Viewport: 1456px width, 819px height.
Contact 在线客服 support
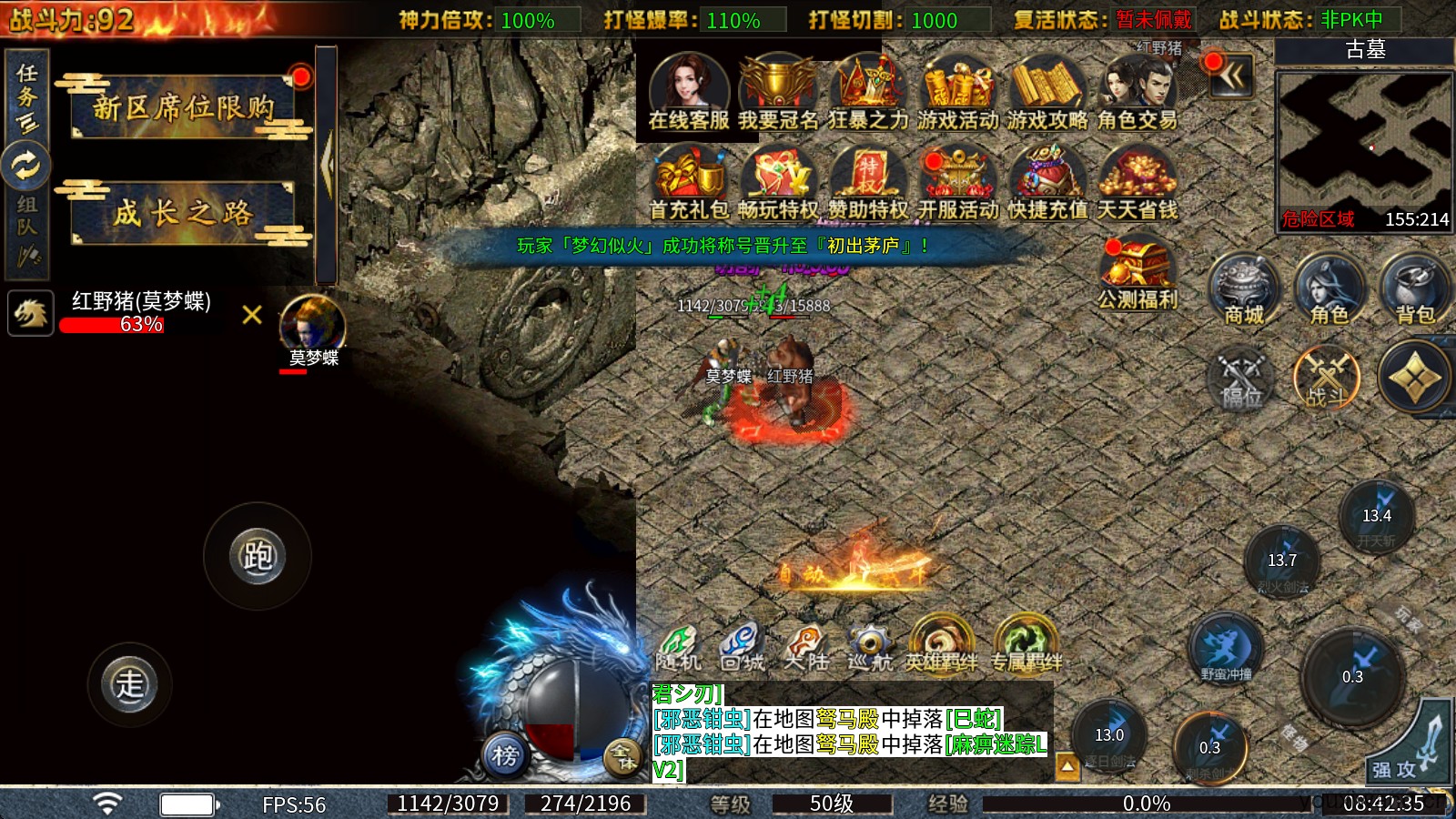tap(689, 92)
